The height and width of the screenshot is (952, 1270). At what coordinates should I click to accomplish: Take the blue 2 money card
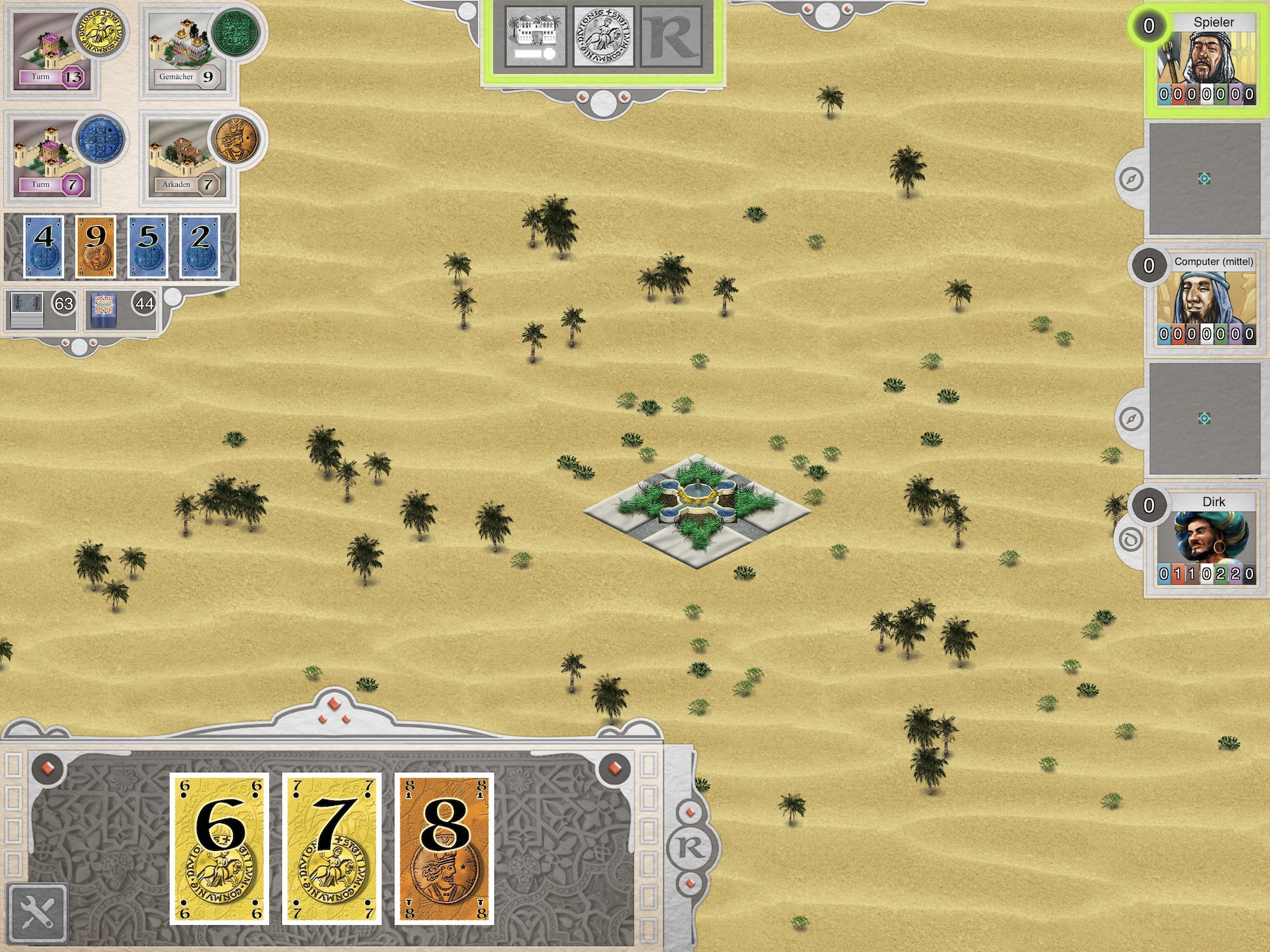click(200, 247)
